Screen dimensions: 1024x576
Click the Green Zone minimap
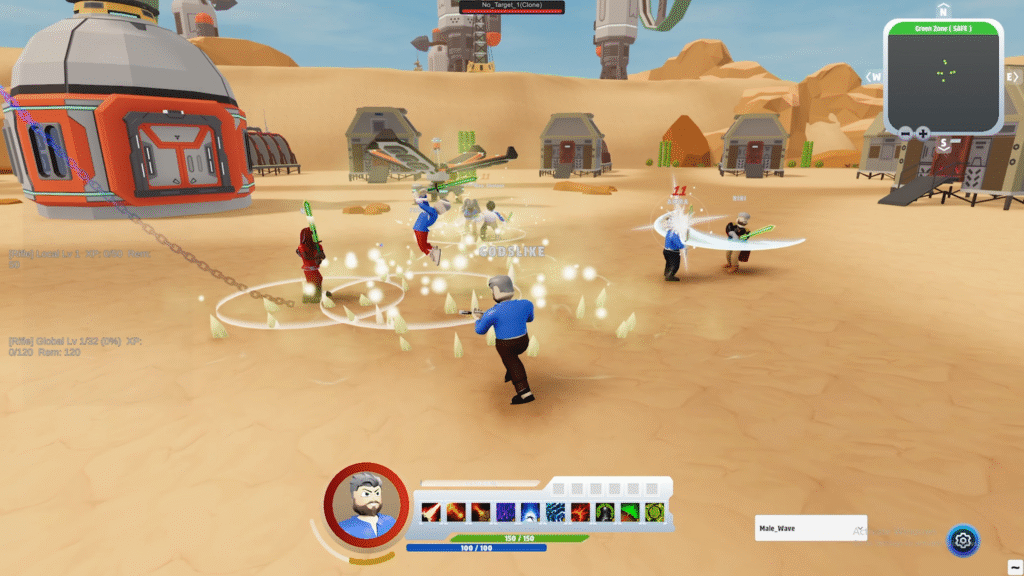(943, 78)
